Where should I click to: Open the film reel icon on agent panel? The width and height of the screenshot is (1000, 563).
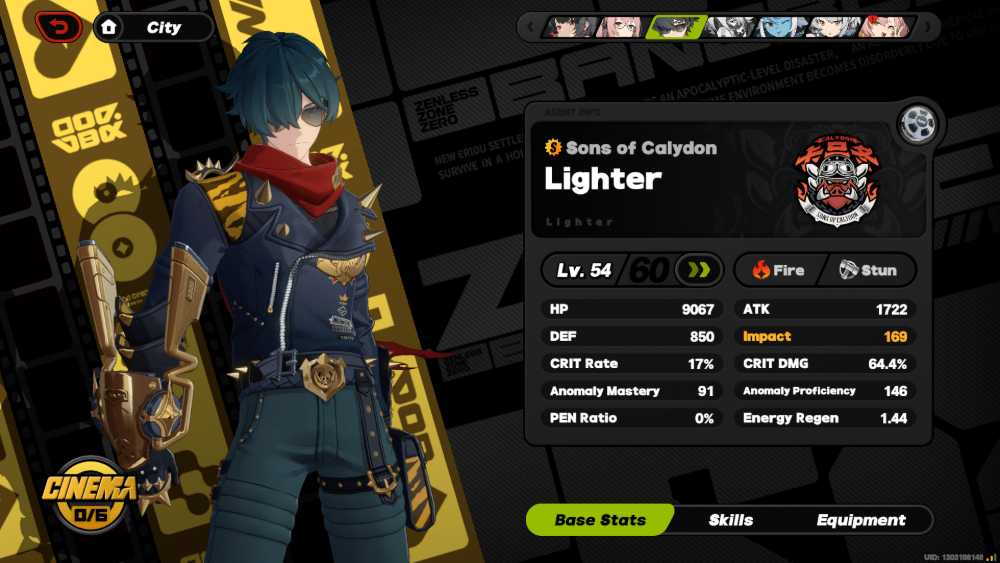[x=915, y=125]
